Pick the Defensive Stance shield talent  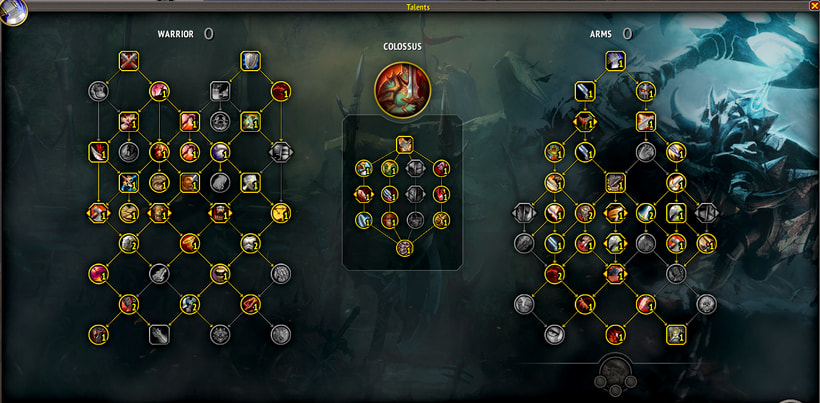tap(250, 62)
